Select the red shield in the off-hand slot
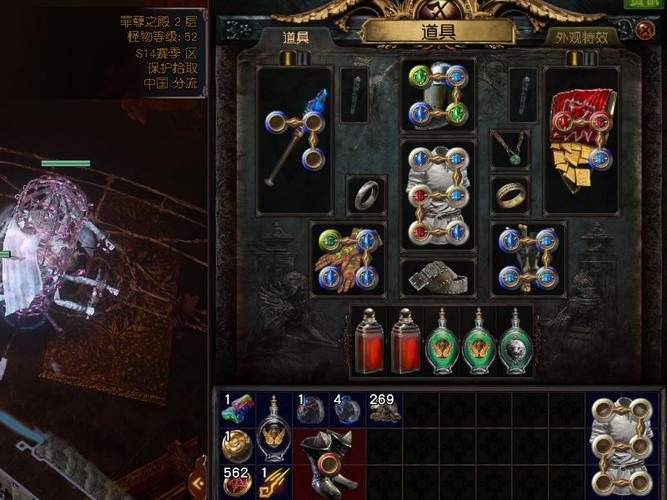Screen dimensions: 667x500 click(x=580, y=140)
